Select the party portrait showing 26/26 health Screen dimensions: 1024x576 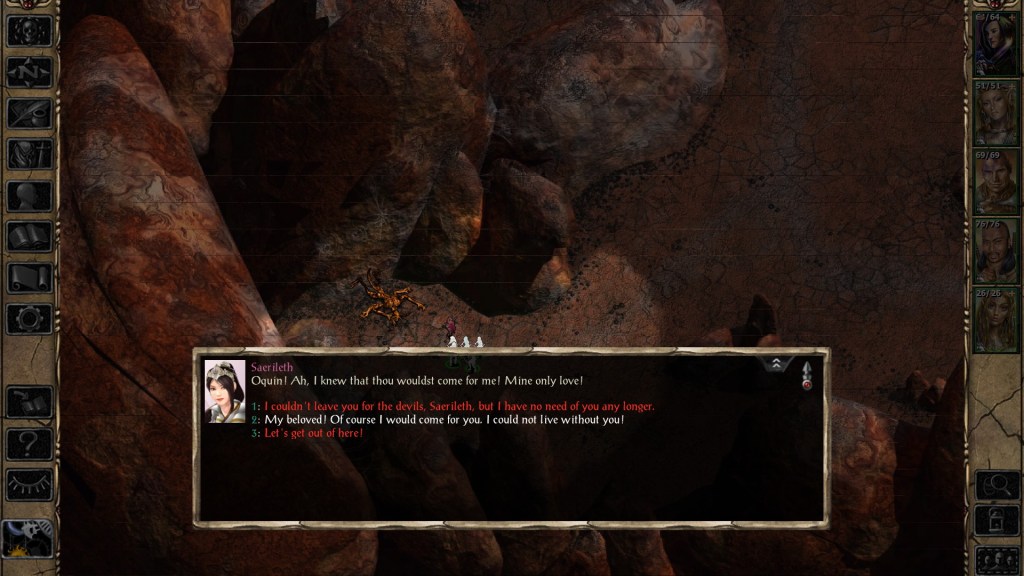995,319
